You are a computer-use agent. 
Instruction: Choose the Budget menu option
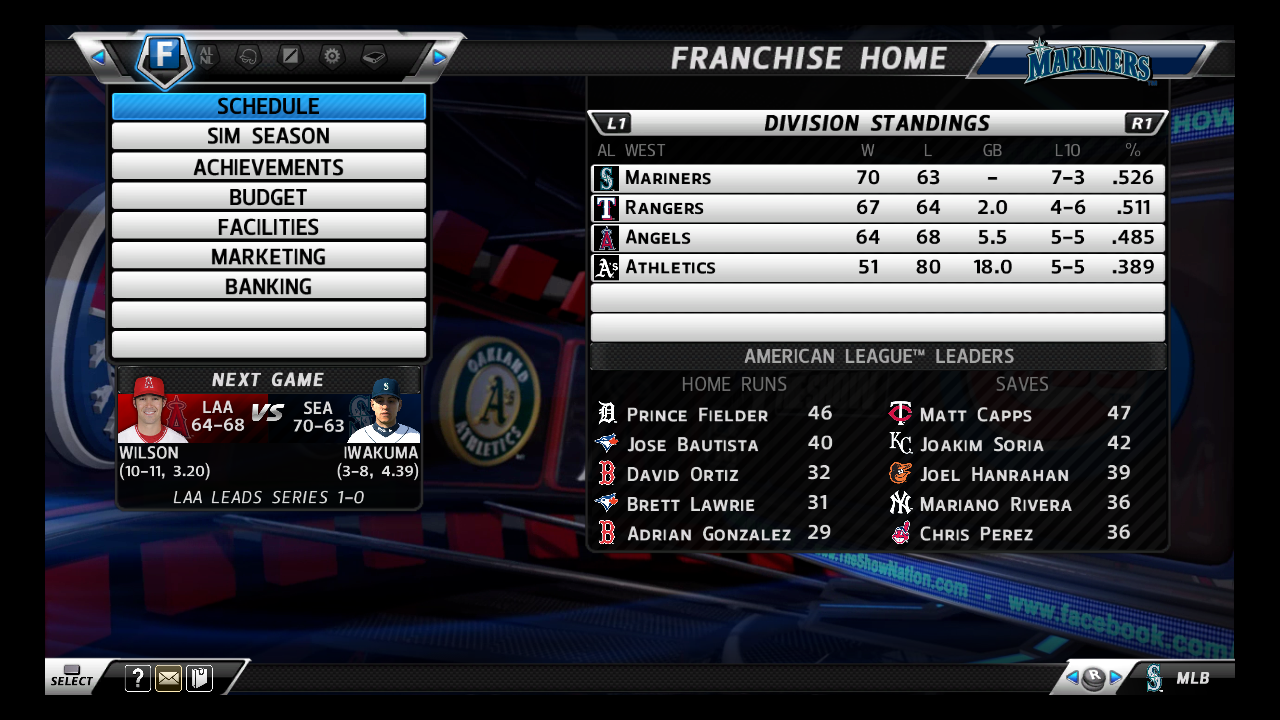(x=268, y=197)
